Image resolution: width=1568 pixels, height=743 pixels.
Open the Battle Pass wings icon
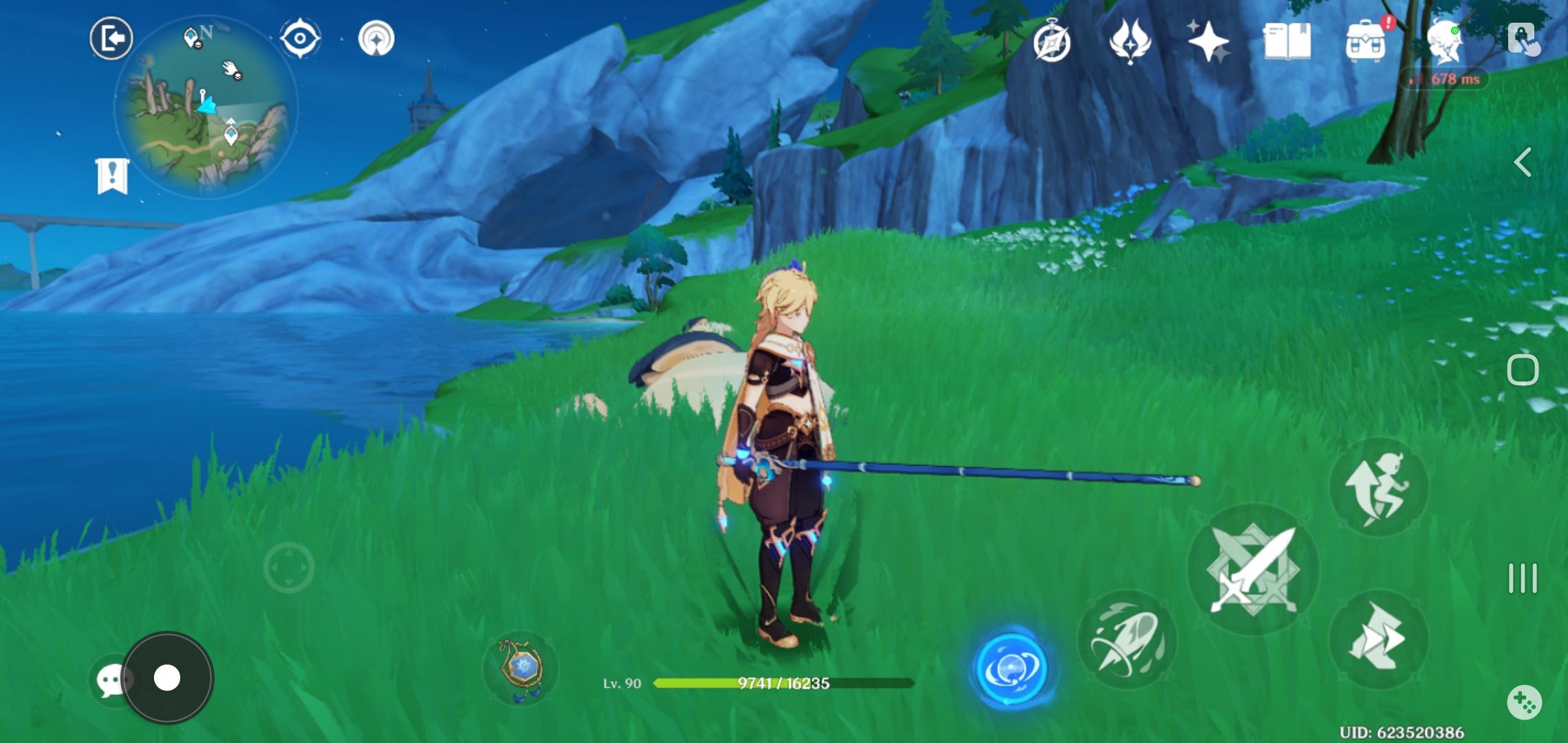coord(1131,43)
